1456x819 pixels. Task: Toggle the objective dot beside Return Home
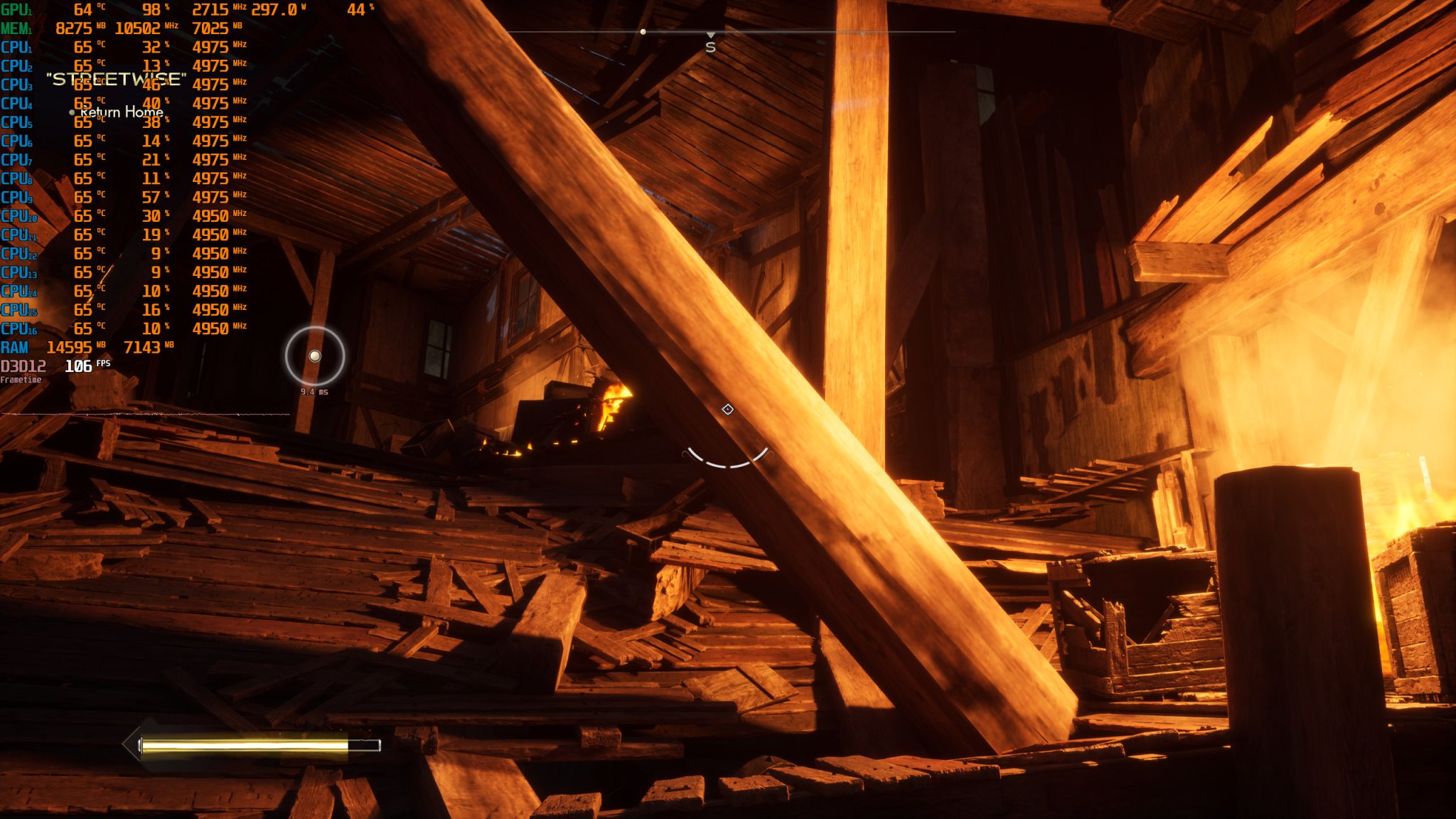71,112
